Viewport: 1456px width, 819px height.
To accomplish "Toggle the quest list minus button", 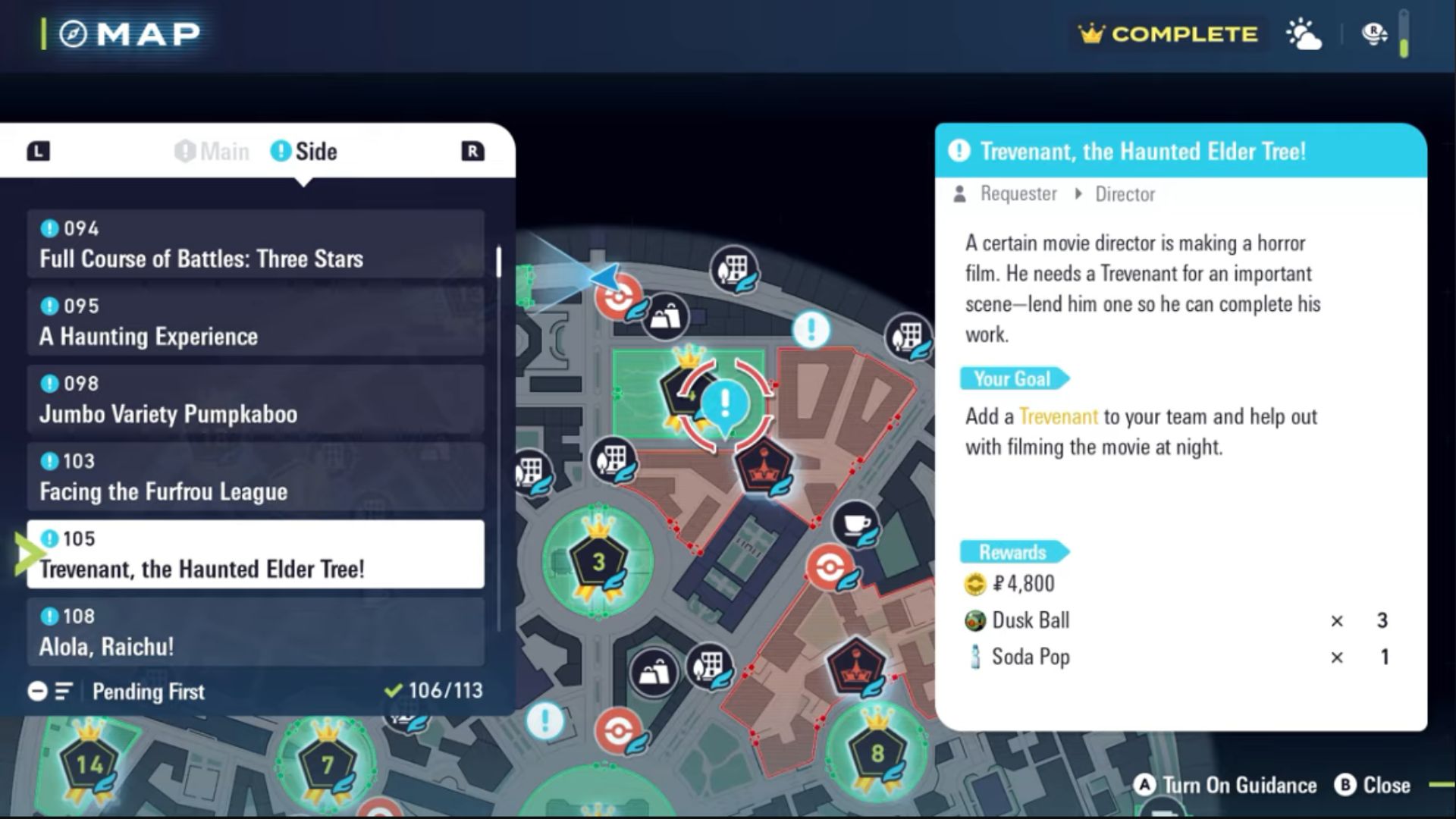I will (x=36, y=692).
